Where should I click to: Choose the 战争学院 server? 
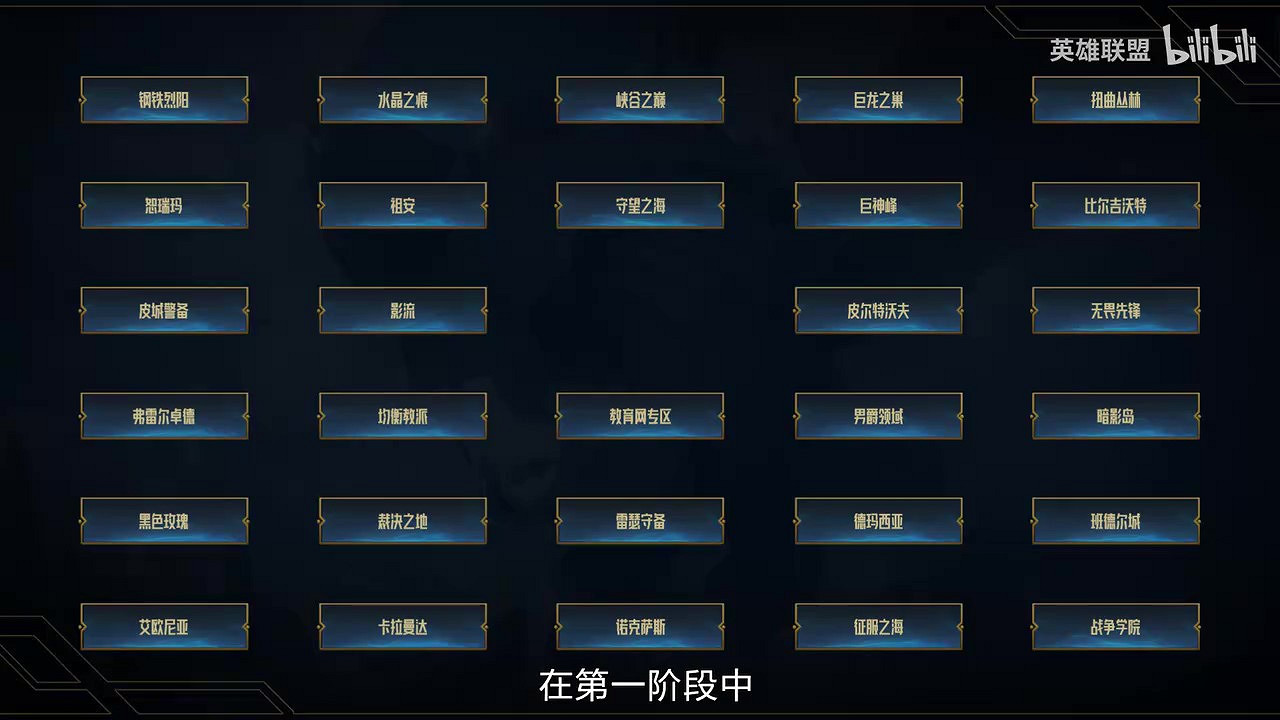click(x=1116, y=627)
